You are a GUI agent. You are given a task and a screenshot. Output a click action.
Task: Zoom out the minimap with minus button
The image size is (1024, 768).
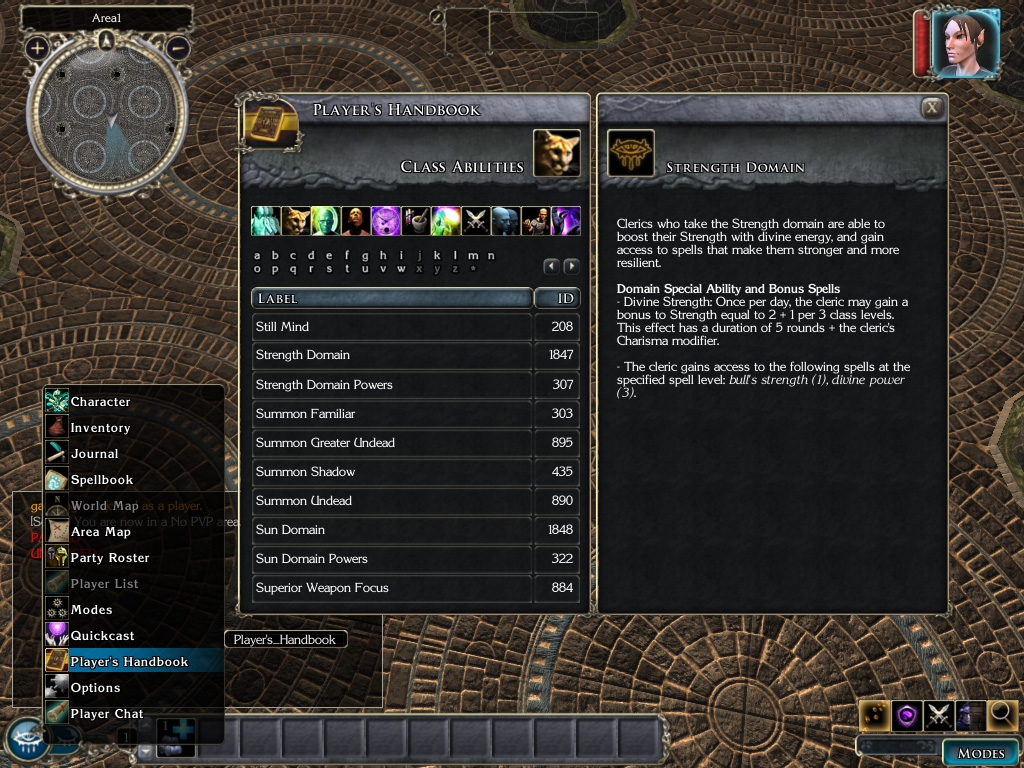(x=177, y=47)
